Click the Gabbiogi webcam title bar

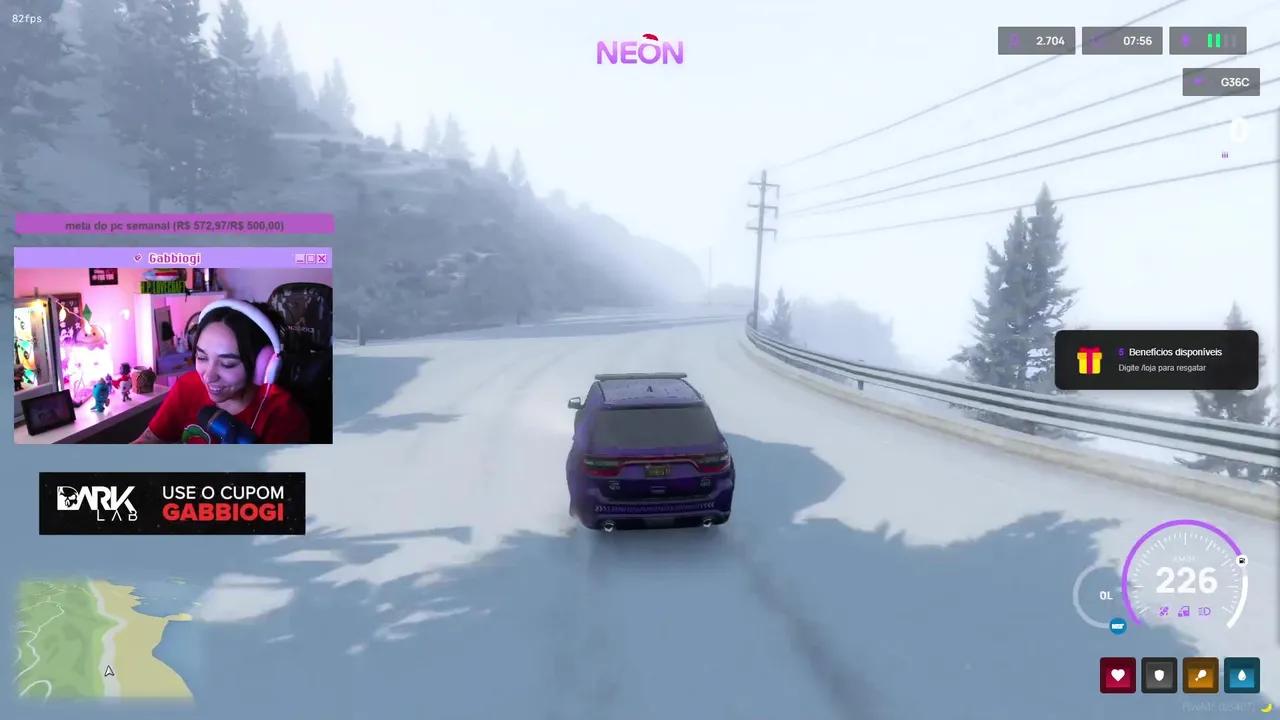[172, 258]
